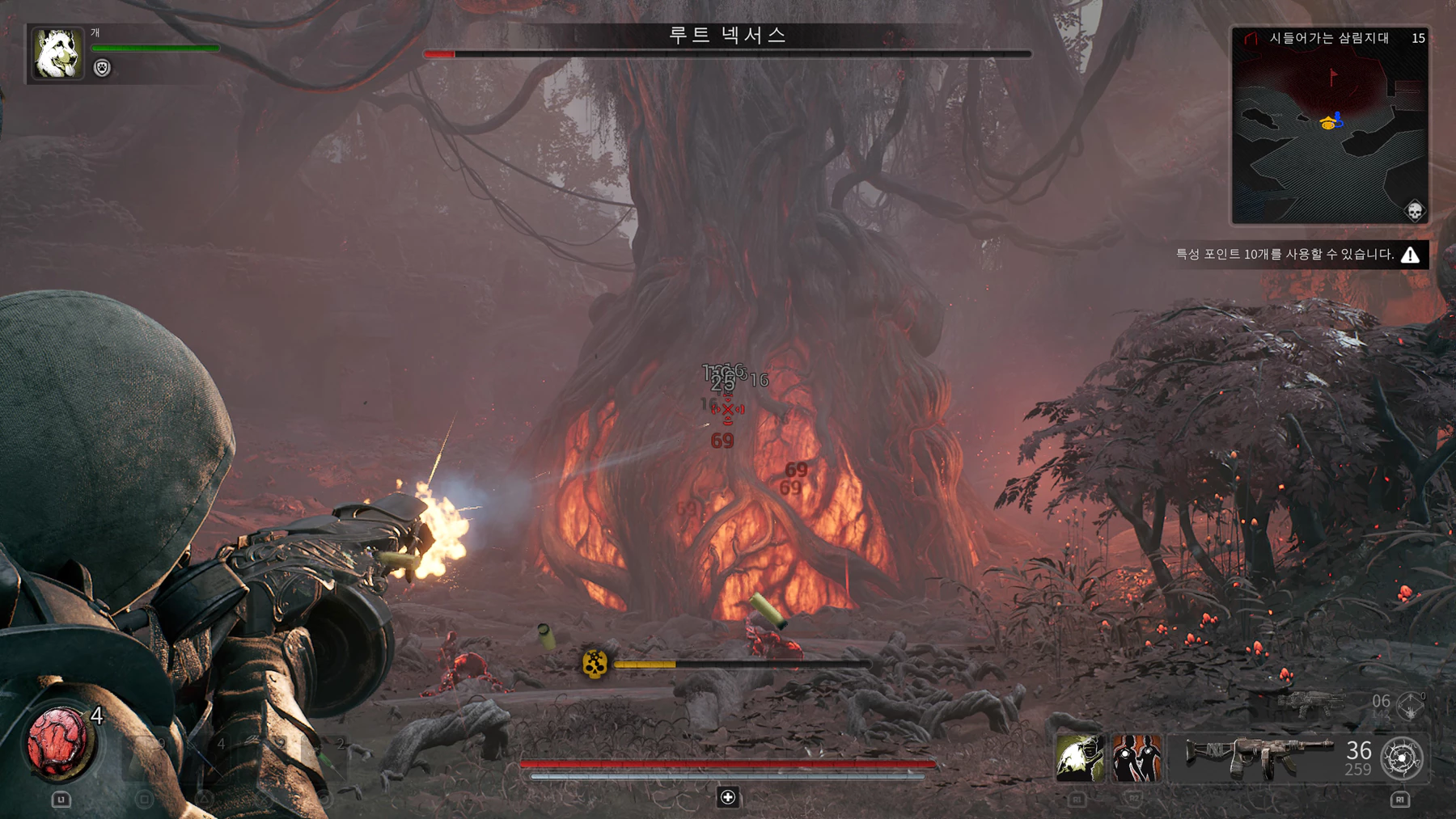The height and width of the screenshot is (819, 1456).
Task: Click the skull marker on the minimap
Action: tap(1414, 211)
